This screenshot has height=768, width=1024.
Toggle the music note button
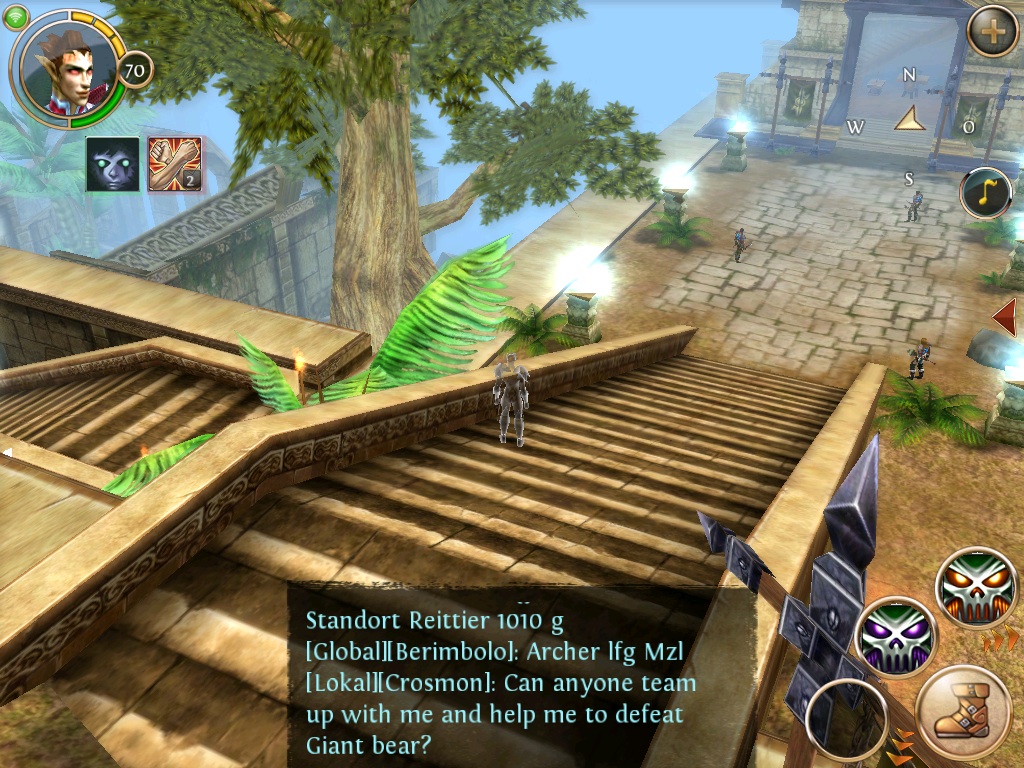tap(986, 193)
